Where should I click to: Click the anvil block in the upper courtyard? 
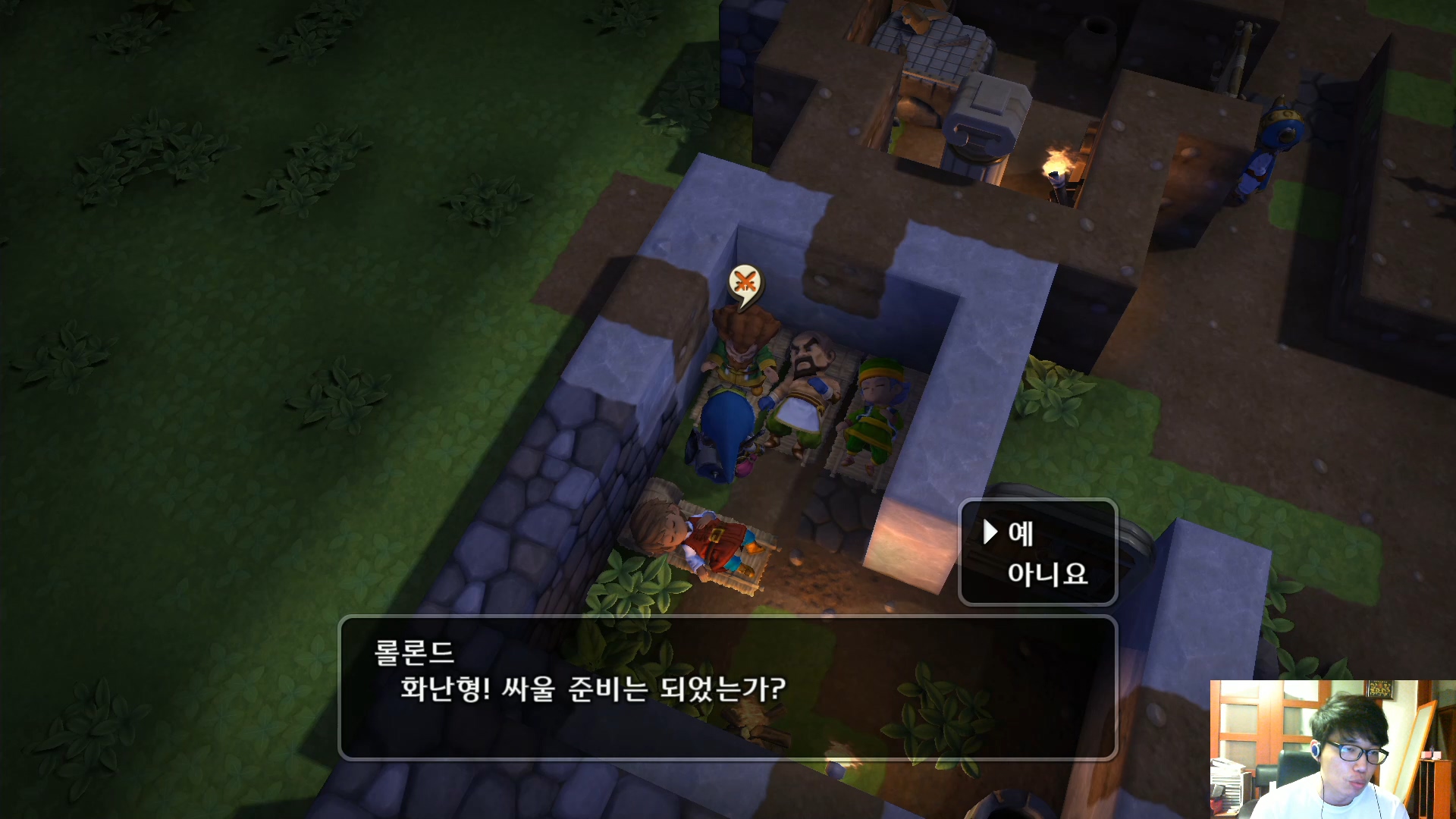(x=984, y=121)
